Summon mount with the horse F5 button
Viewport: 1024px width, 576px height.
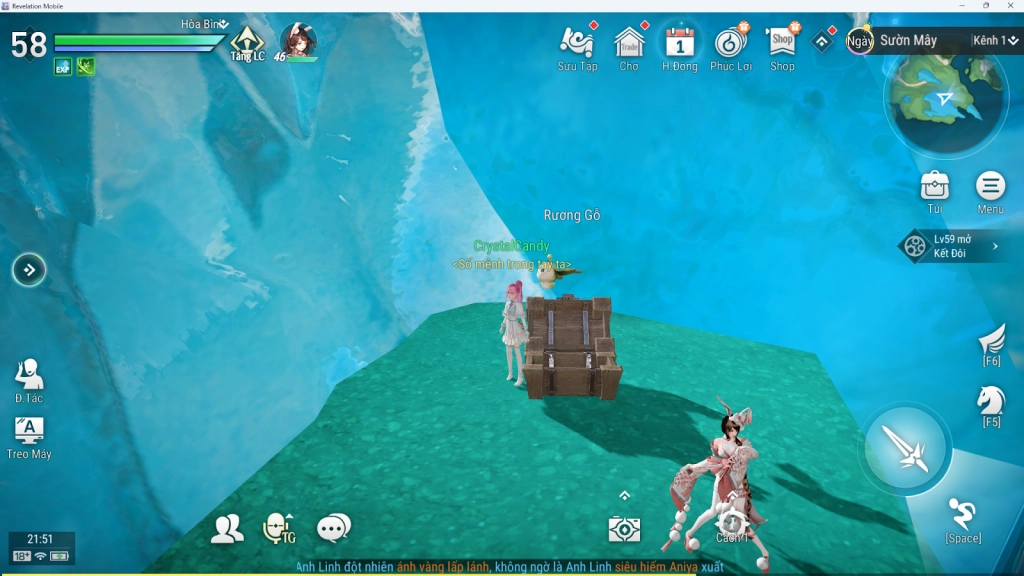pos(991,403)
